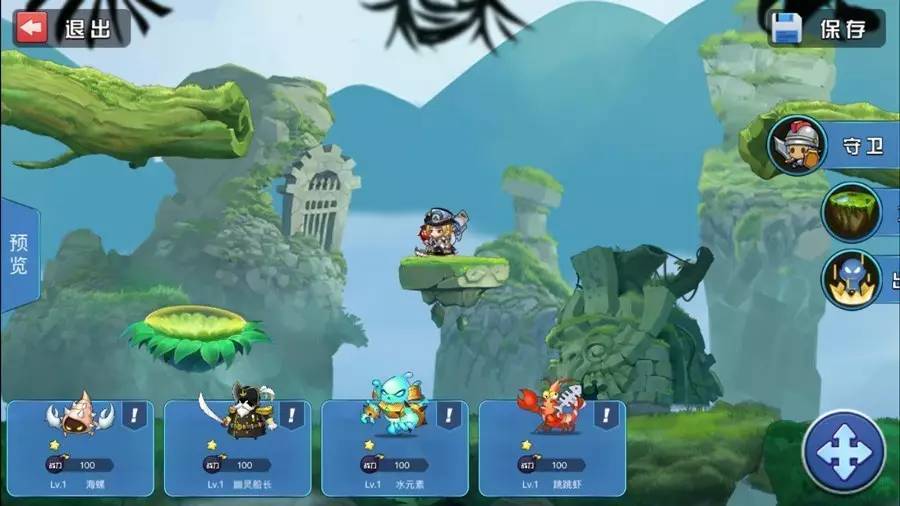The image size is (900, 506).
Task: Show info for 跳跳虾 via exclamation badge
Action: (608, 415)
